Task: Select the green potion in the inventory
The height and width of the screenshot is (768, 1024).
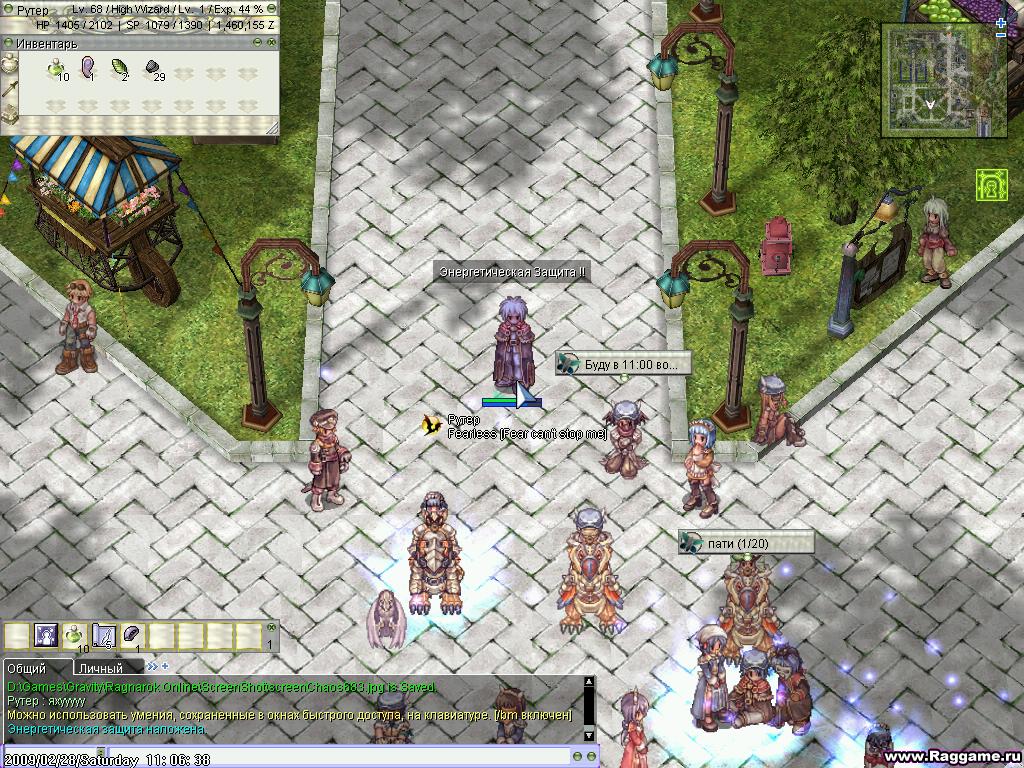Action: (56, 69)
